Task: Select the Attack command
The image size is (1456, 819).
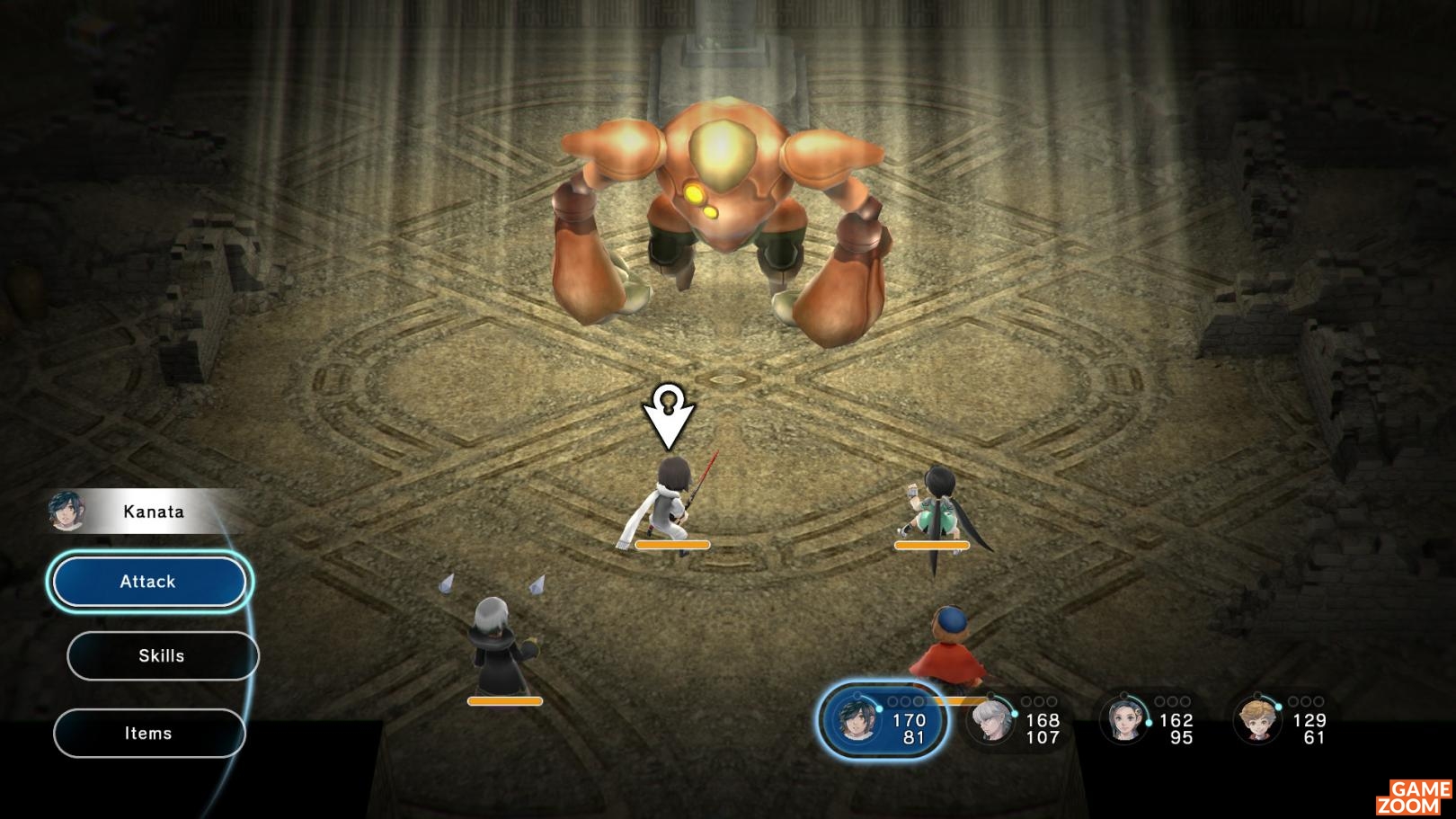Action: click(x=149, y=582)
